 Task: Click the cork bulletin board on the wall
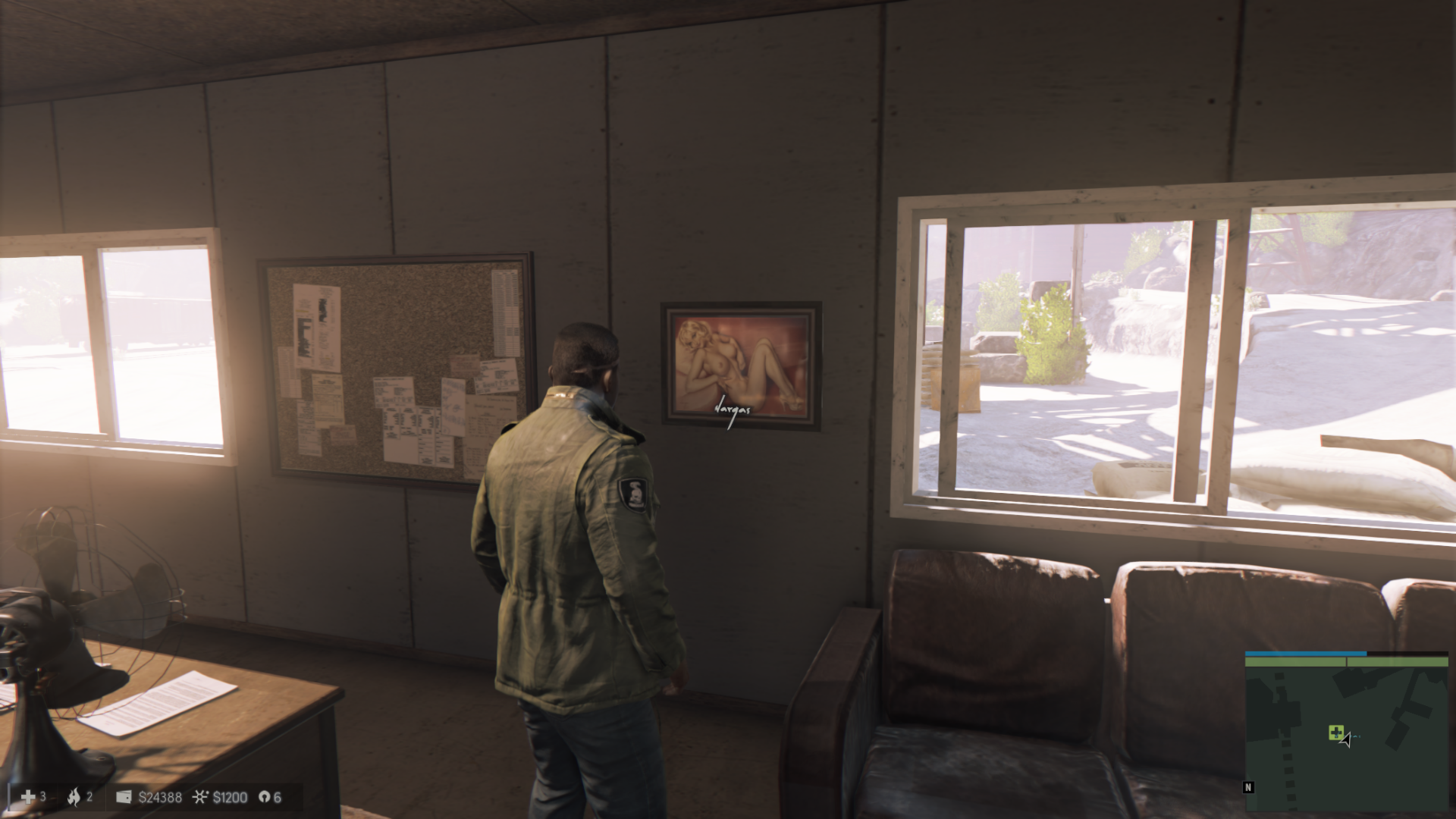tap(394, 364)
